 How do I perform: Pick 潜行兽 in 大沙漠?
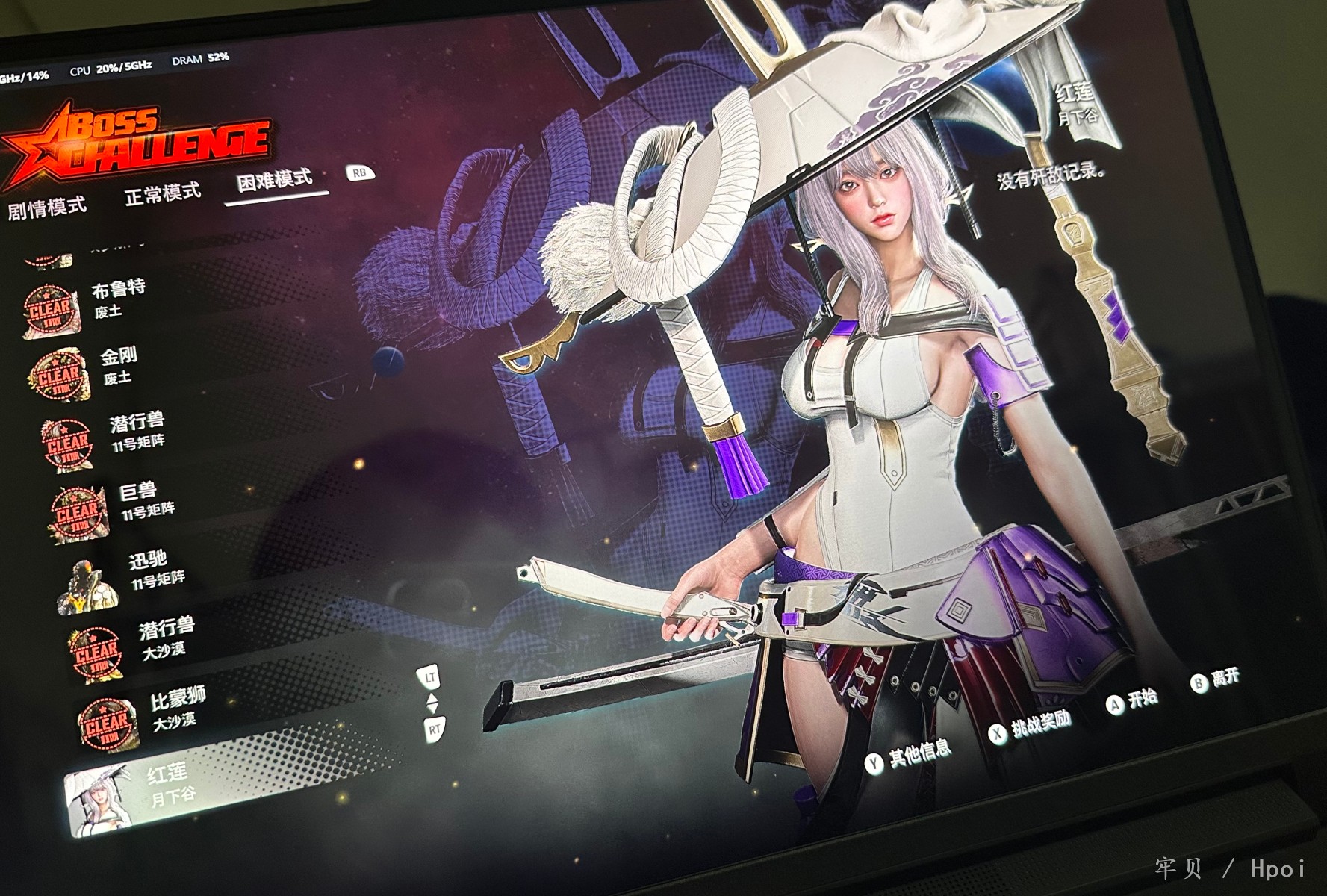click(165, 637)
